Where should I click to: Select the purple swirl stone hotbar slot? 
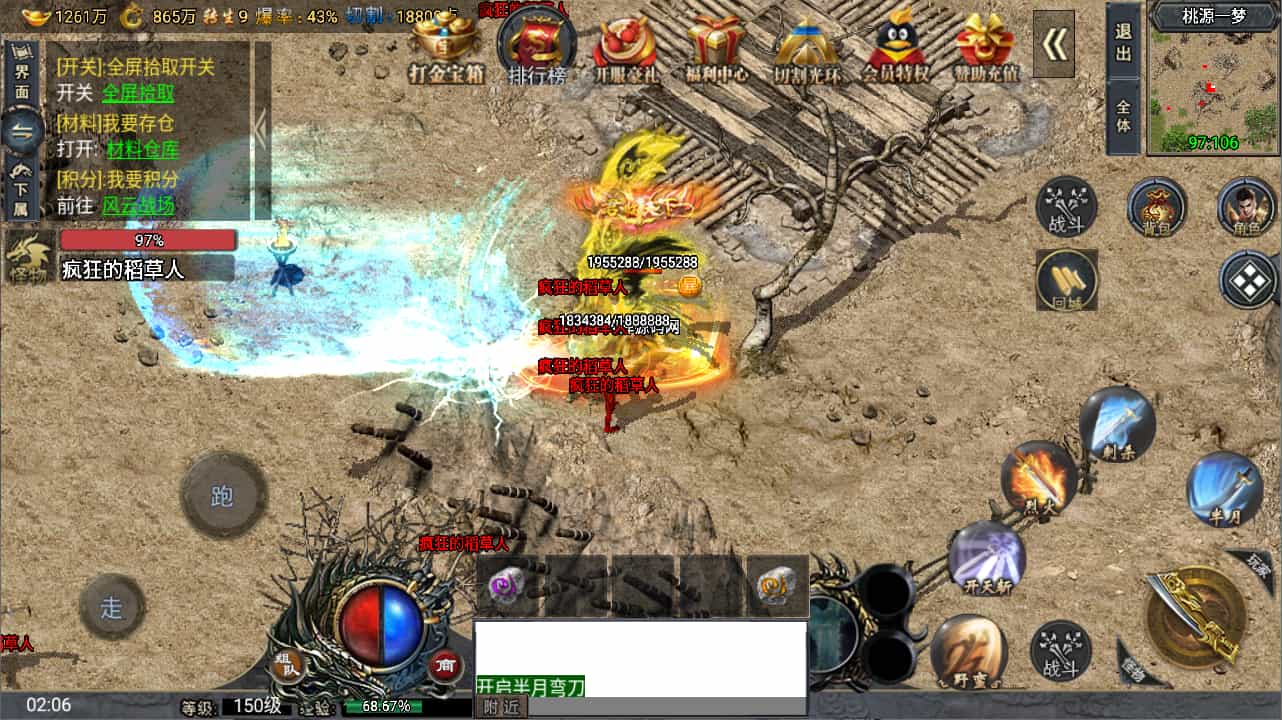coord(508,586)
